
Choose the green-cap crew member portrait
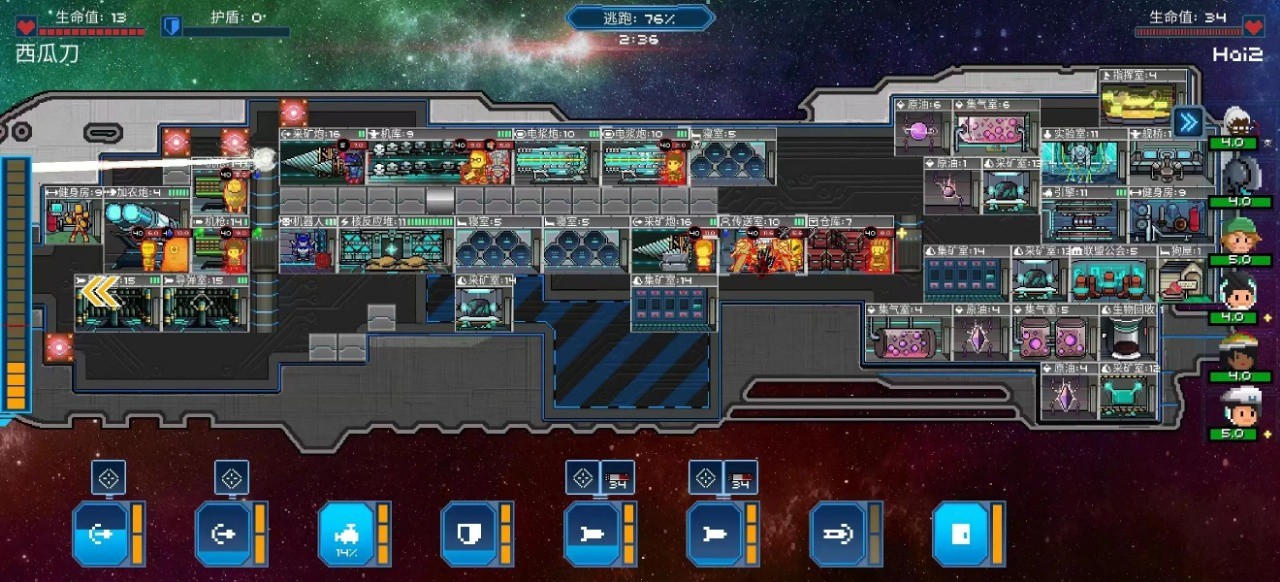click(1239, 236)
